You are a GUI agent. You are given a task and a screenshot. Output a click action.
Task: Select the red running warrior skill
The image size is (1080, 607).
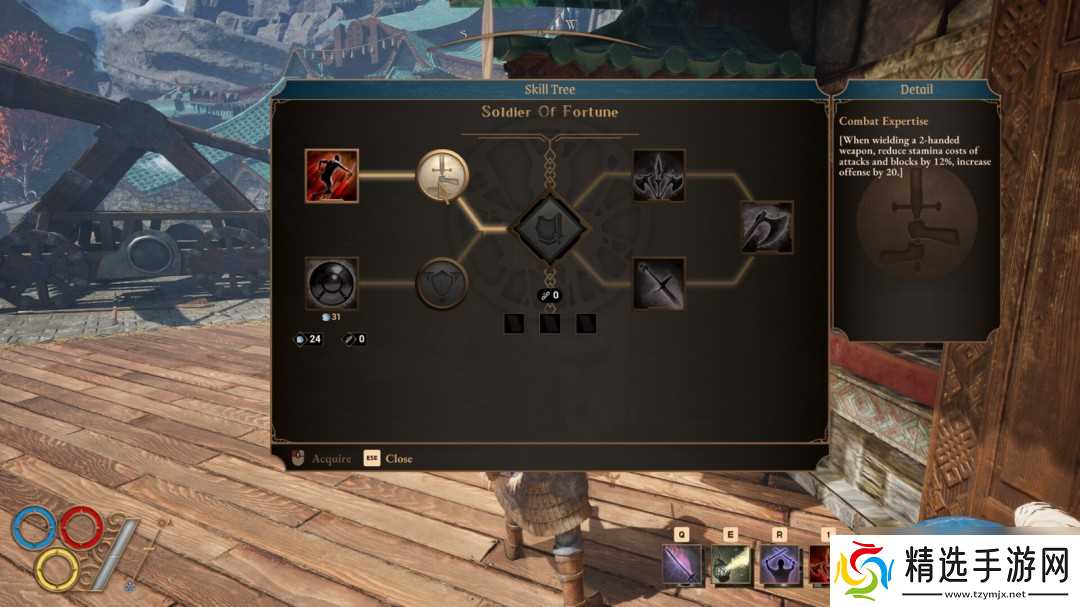tap(332, 176)
